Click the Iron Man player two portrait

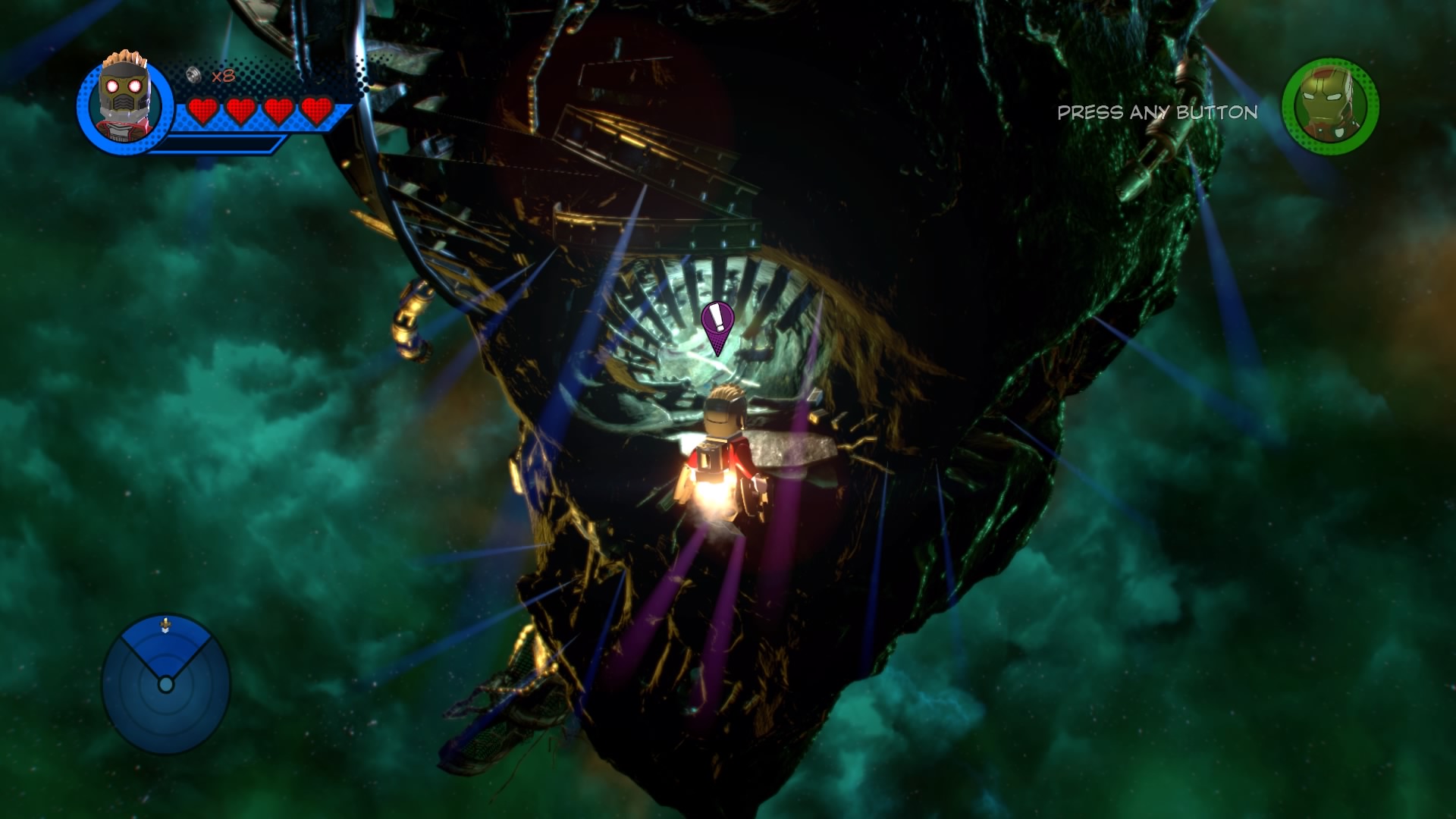[x=1329, y=107]
